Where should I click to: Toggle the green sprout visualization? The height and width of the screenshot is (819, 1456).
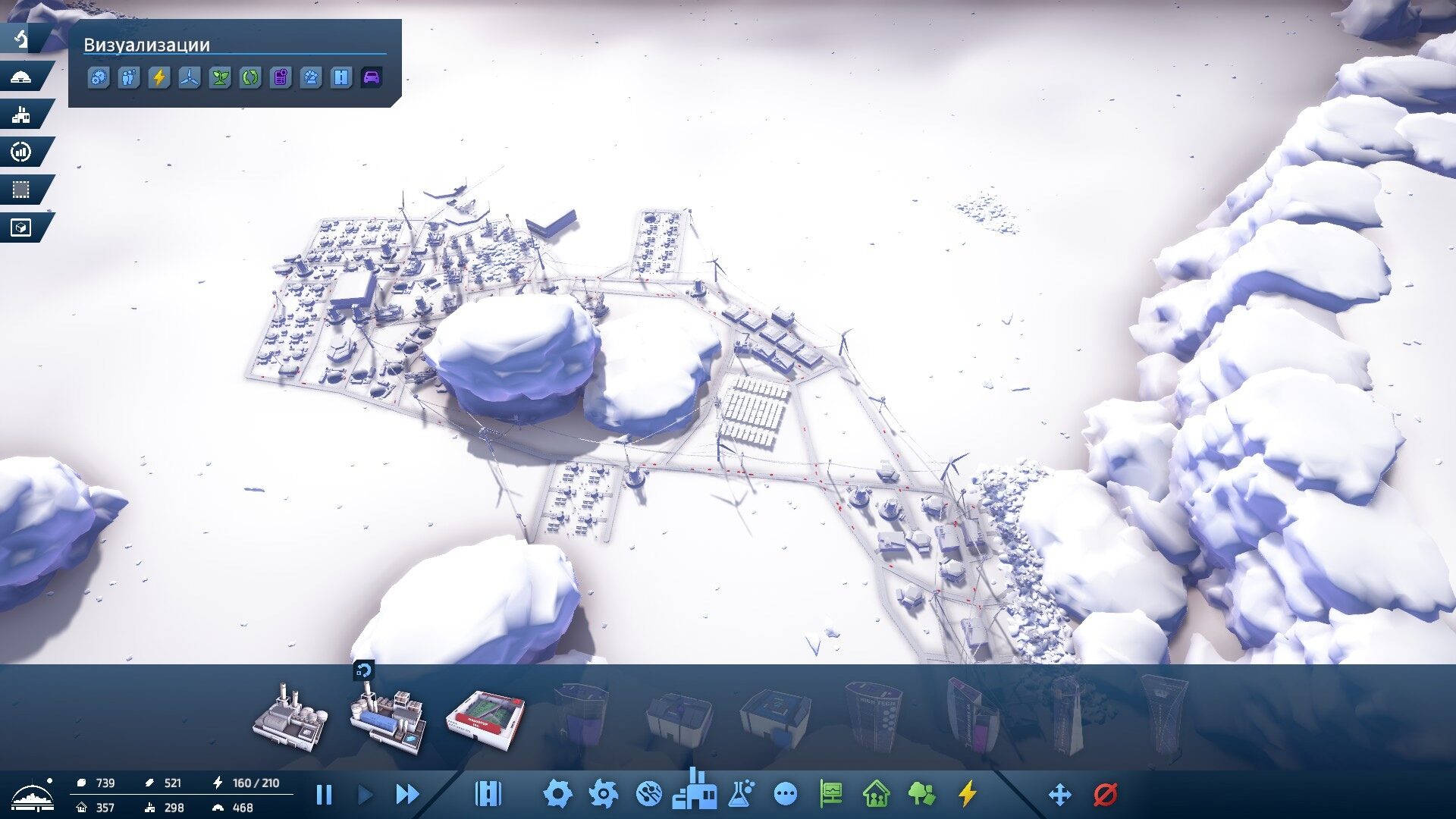pyautogui.click(x=220, y=77)
